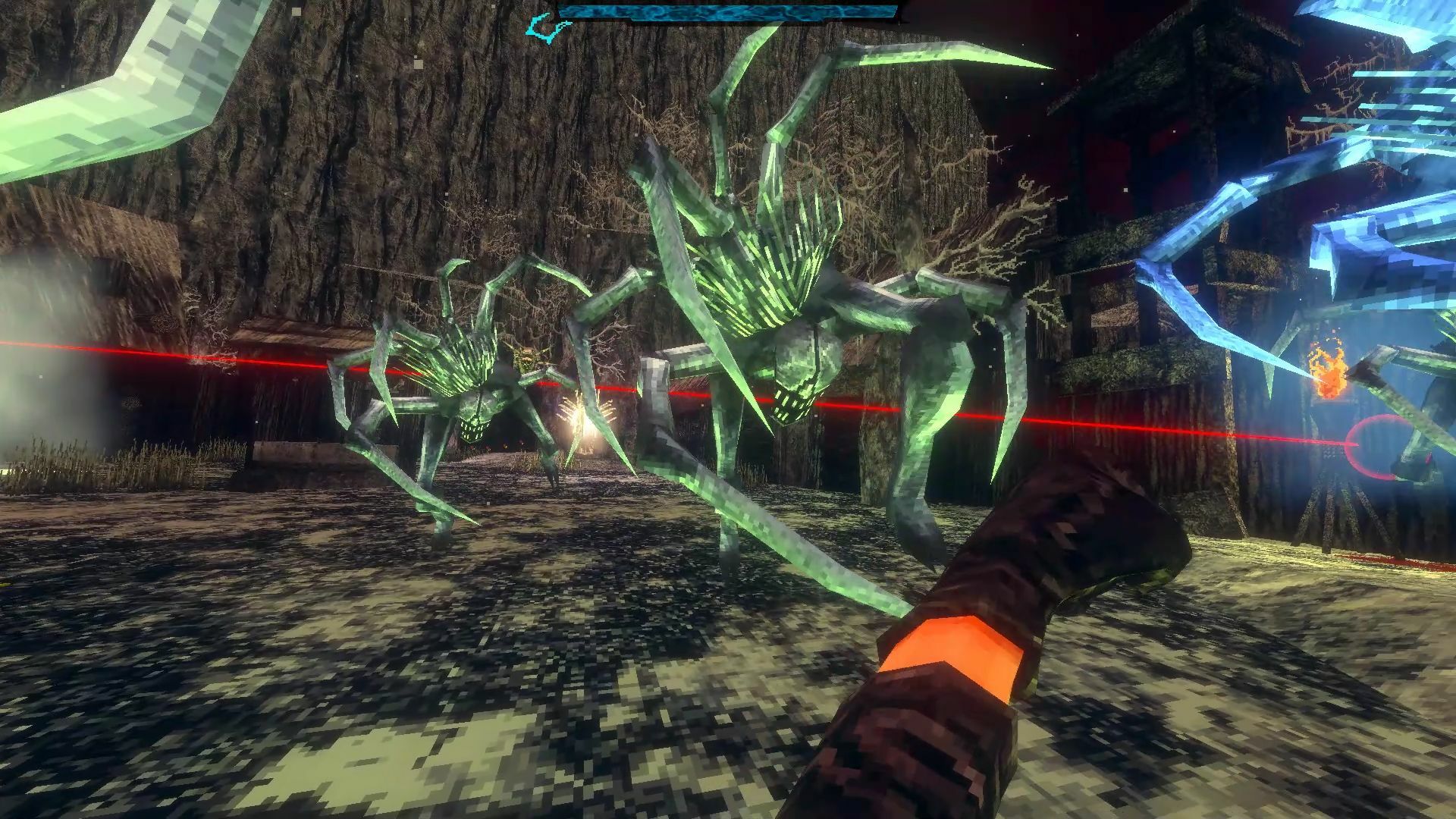Expand the blue water-textured health bar

tap(728, 11)
